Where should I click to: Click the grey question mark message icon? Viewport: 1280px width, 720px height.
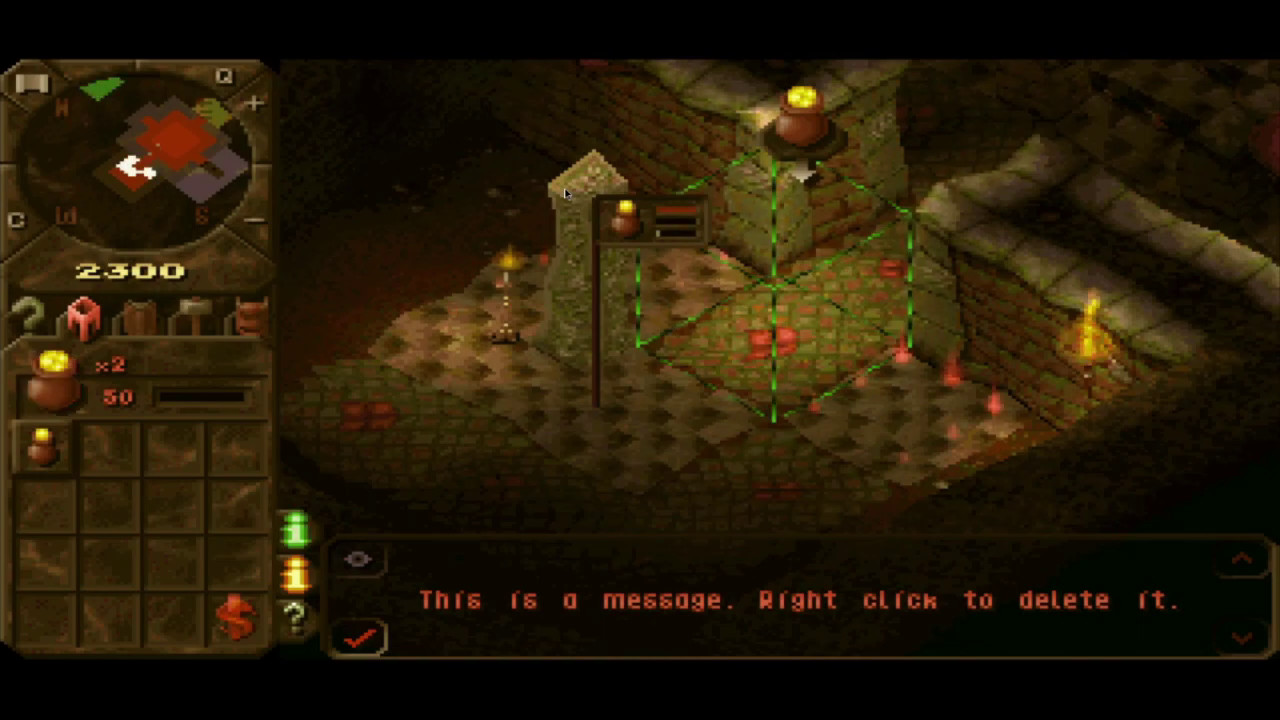pos(296,618)
